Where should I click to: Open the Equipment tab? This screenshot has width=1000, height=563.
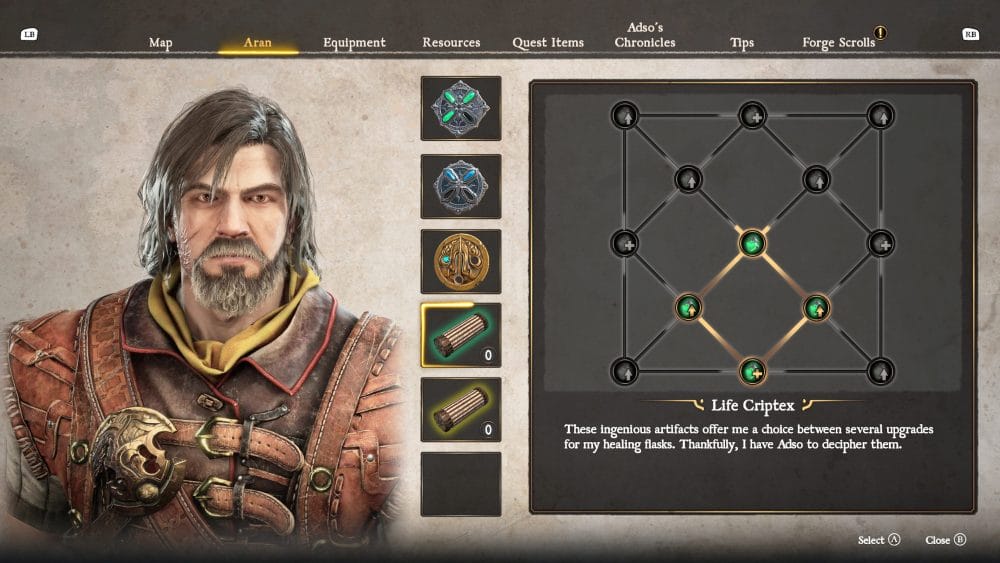(x=354, y=43)
